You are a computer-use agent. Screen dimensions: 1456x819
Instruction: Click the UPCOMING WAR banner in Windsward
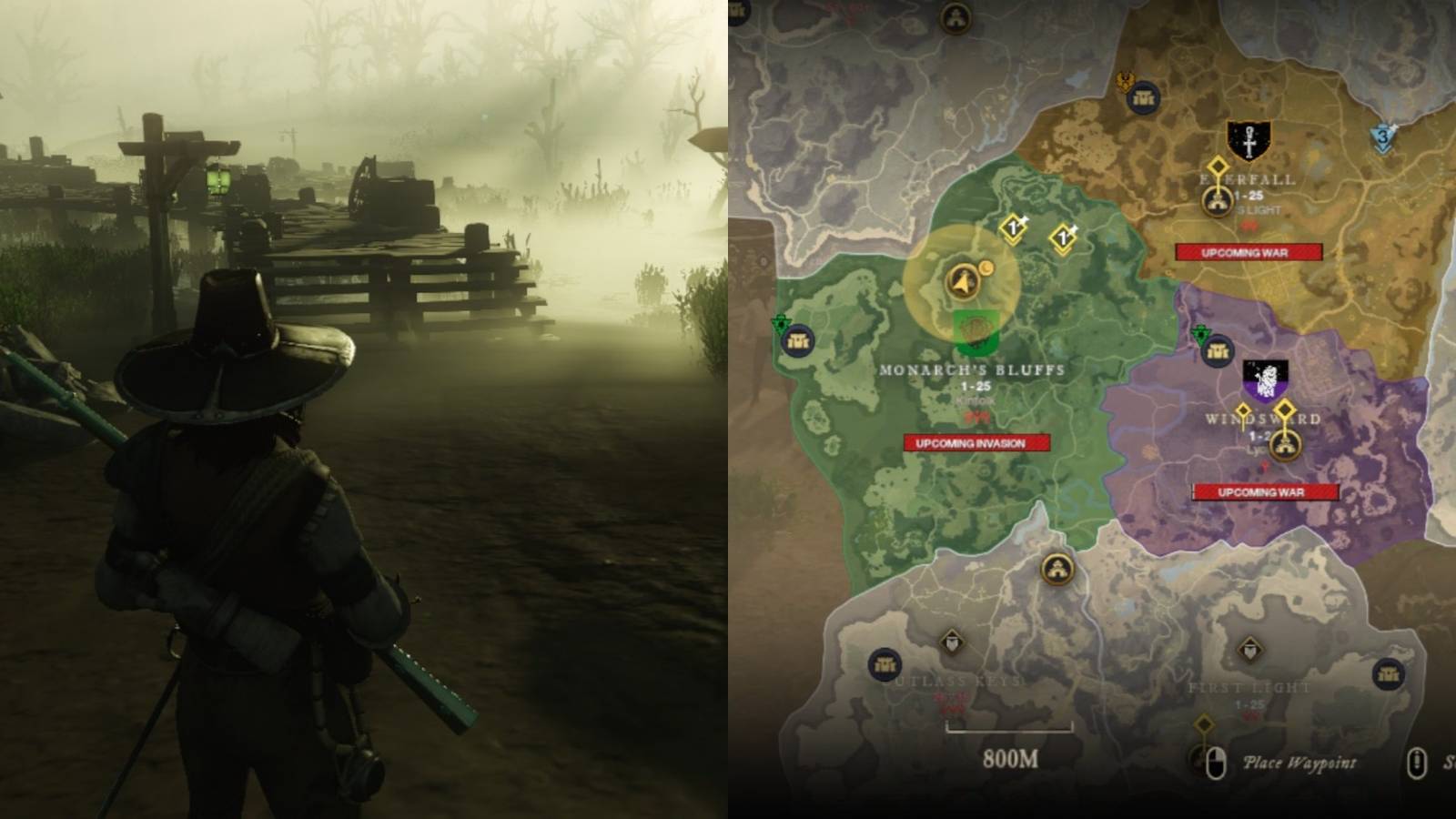[x=1265, y=492]
